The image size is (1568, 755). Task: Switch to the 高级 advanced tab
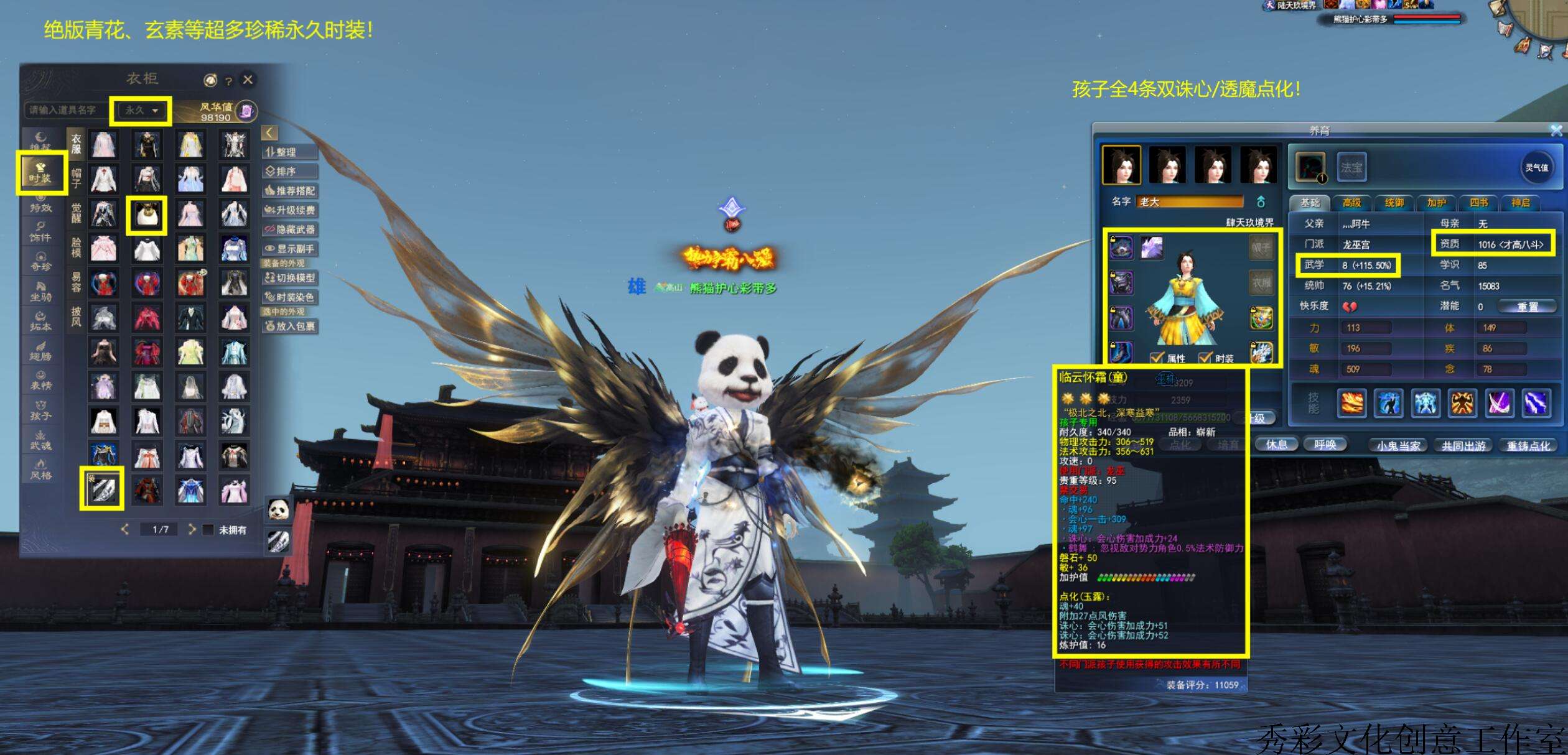[x=1351, y=203]
